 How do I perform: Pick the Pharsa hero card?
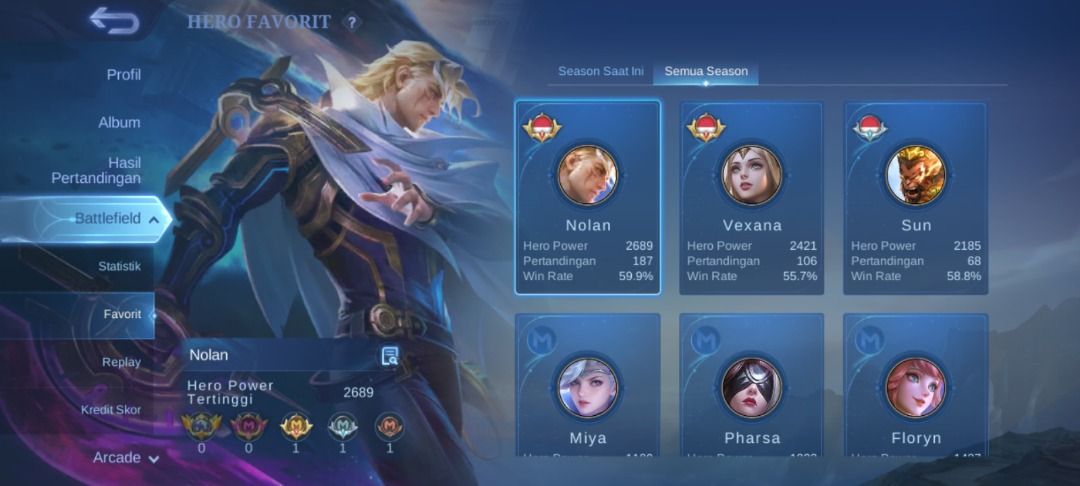(x=751, y=386)
